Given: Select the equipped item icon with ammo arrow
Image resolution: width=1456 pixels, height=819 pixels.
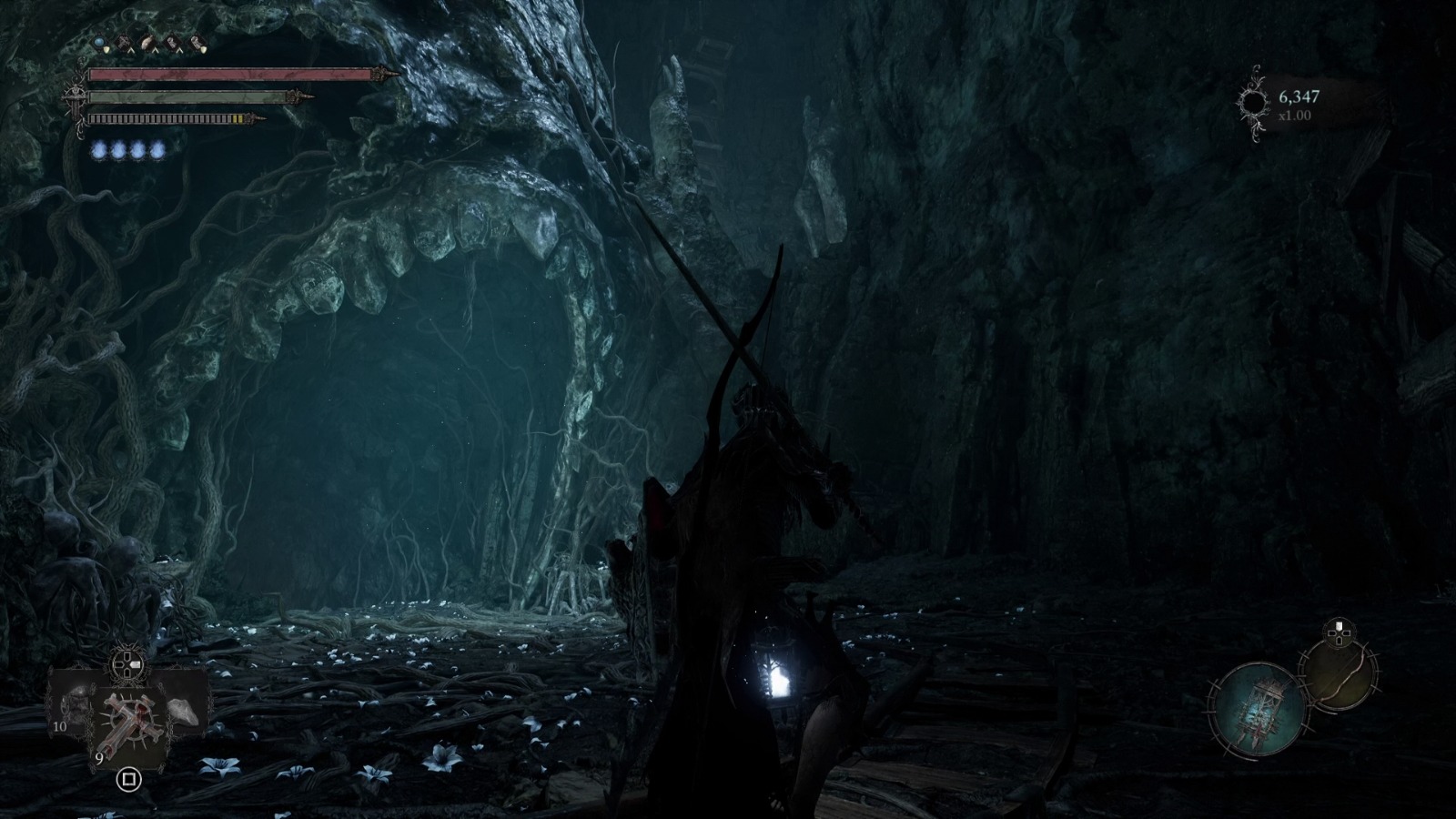Looking at the screenshot, I should tap(172, 43).
